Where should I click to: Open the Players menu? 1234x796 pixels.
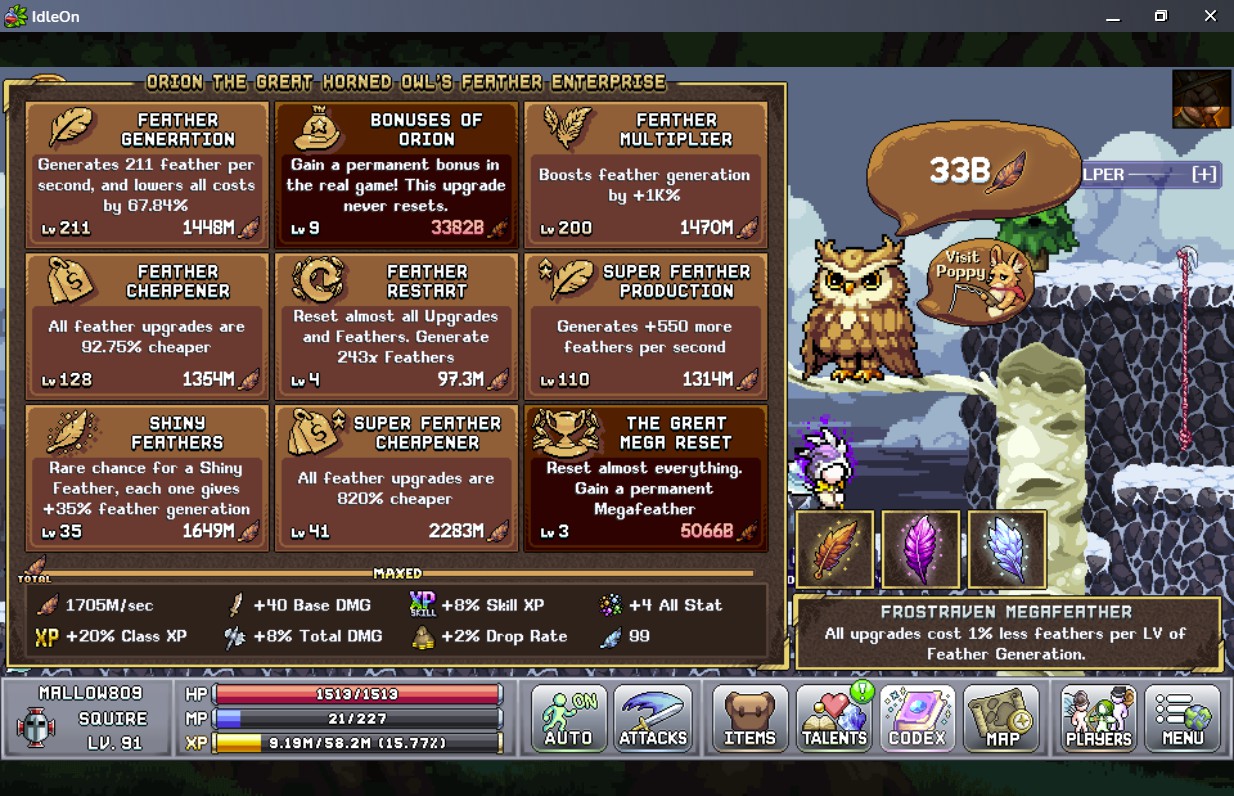coord(1098,719)
